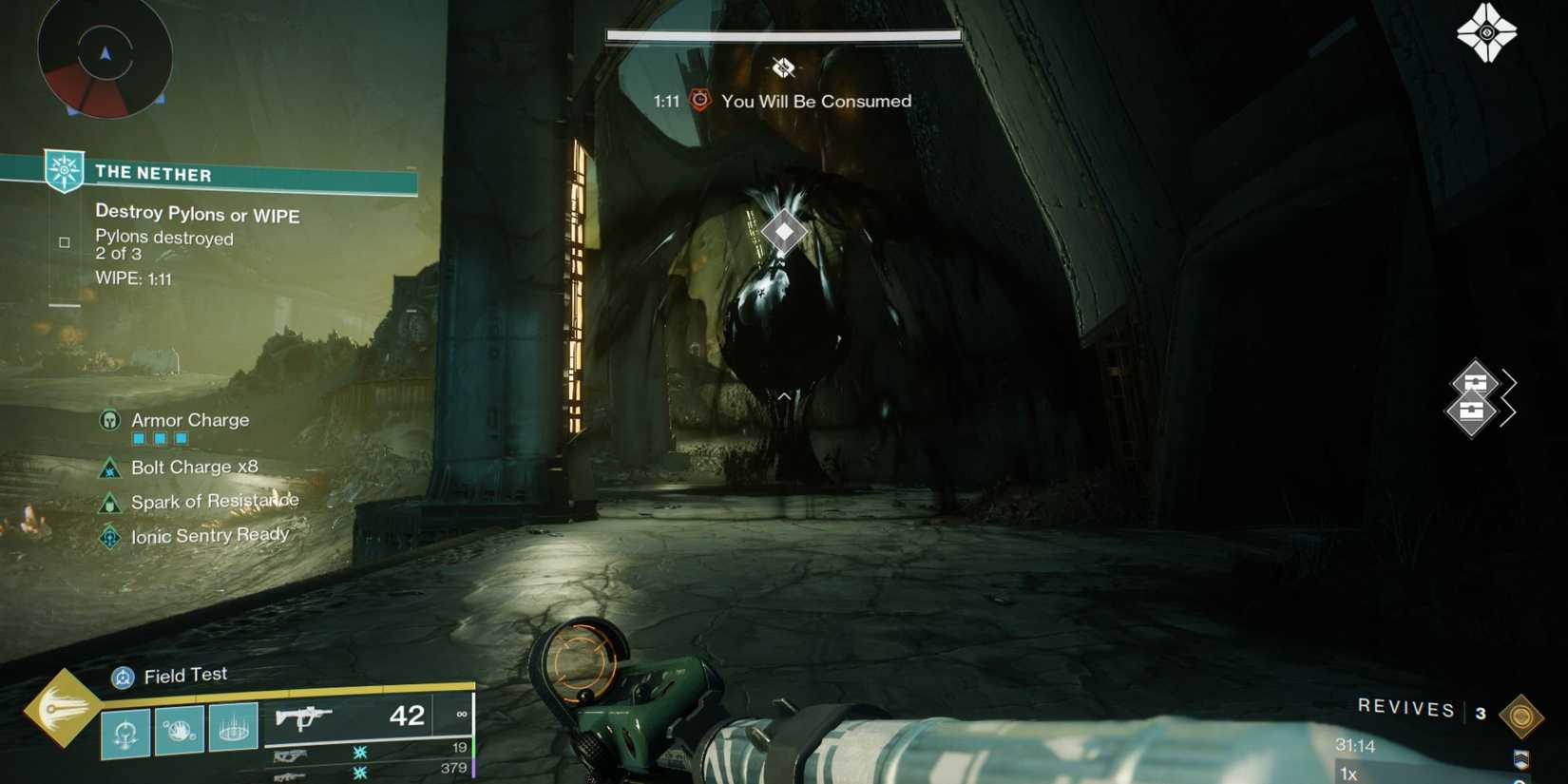Click the Field Test quest icon
The image size is (1568, 784).
121,677
